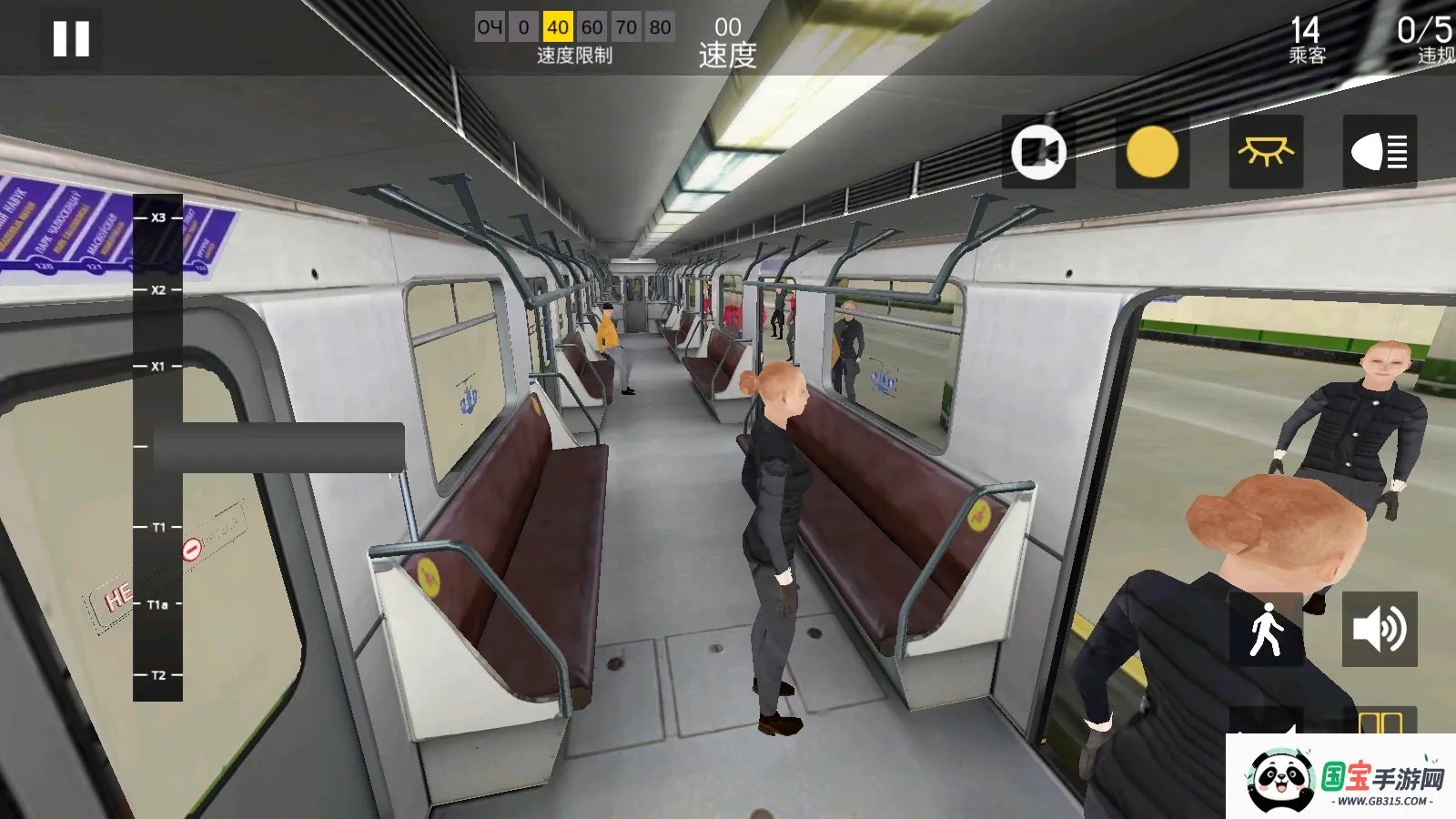This screenshot has height=819, width=1456.
Task: Toggle the cabin interior lights
Action: (1266, 151)
